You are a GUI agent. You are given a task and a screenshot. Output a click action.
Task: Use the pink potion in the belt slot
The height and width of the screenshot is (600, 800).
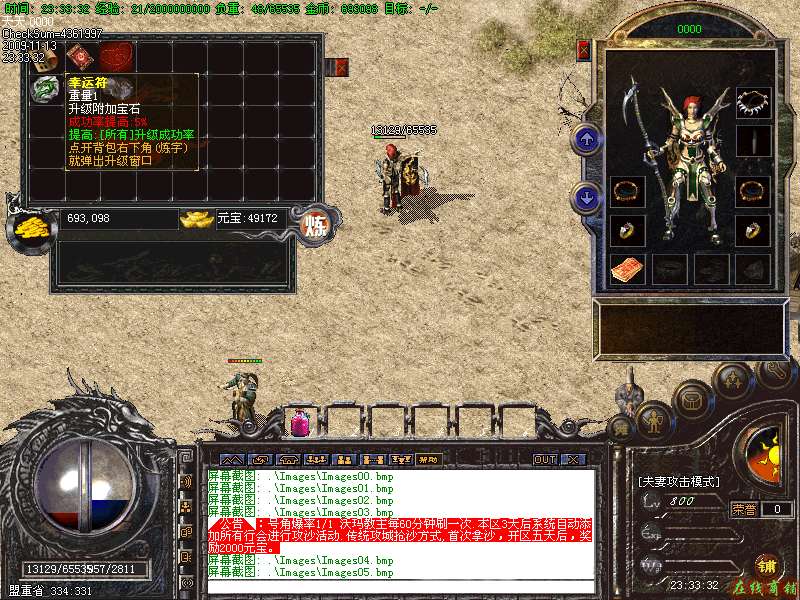298,424
